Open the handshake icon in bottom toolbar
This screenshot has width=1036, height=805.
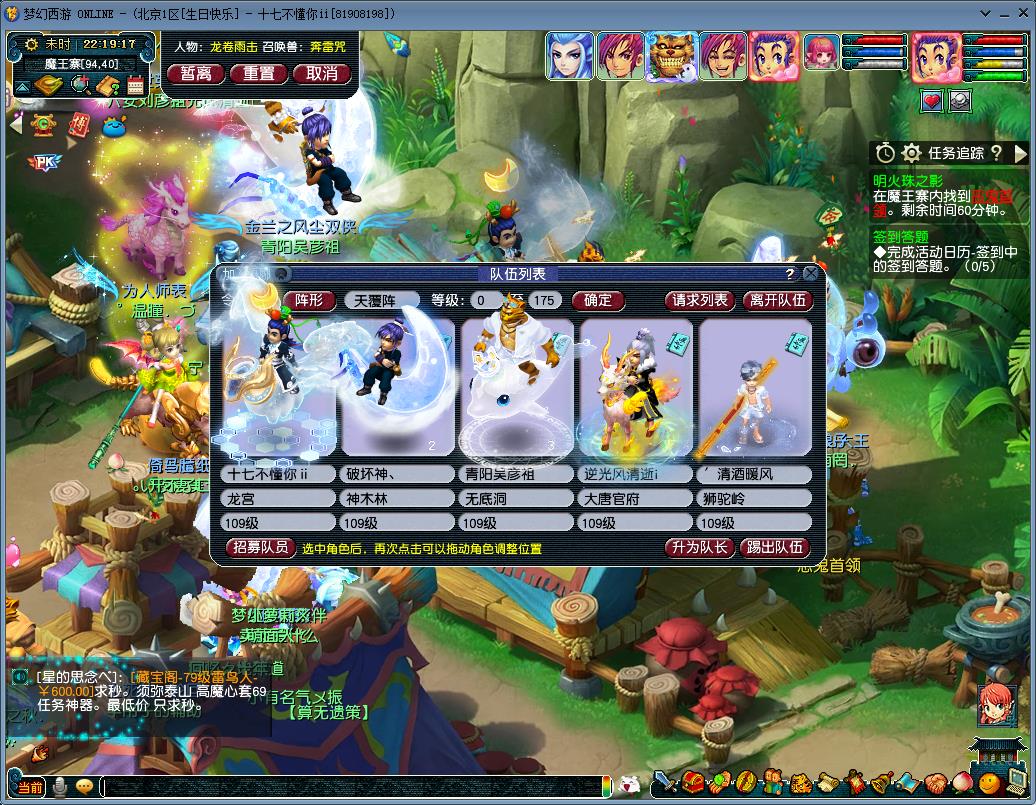point(934,783)
